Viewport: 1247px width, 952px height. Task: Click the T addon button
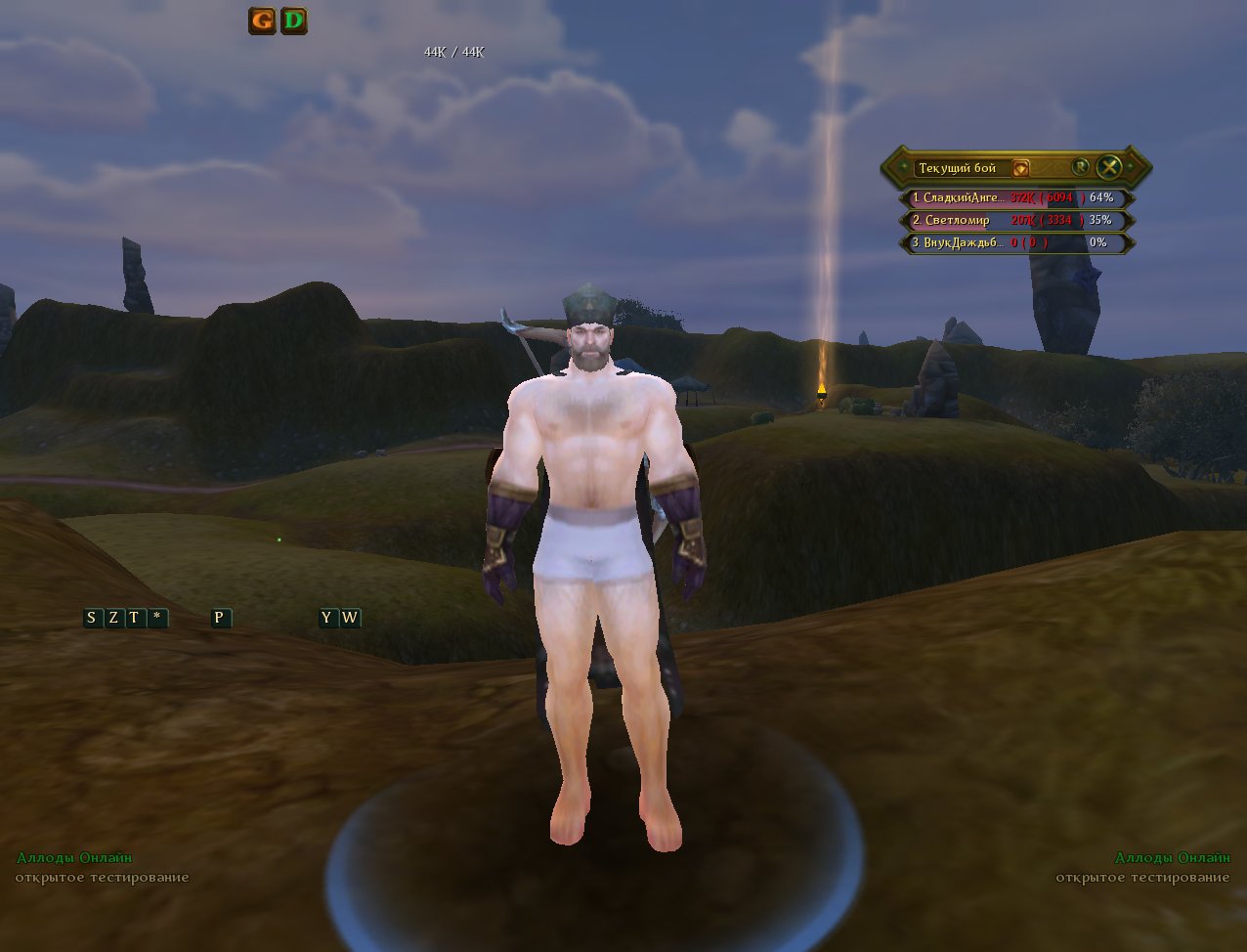coord(134,618)
